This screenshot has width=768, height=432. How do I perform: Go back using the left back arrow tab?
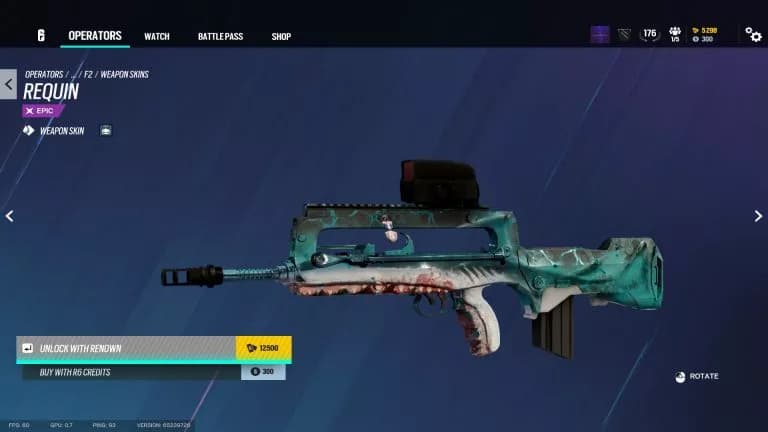[8, 84]
